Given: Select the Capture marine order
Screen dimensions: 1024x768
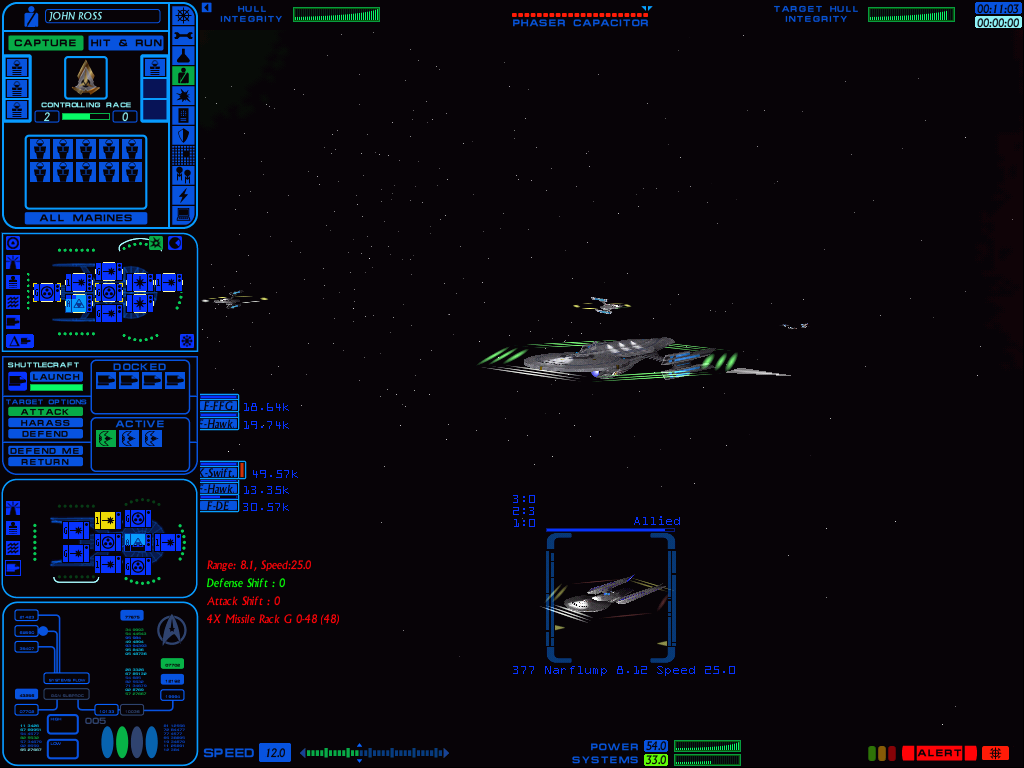Looking at the screenshot, I should click(x=46, y=43).
